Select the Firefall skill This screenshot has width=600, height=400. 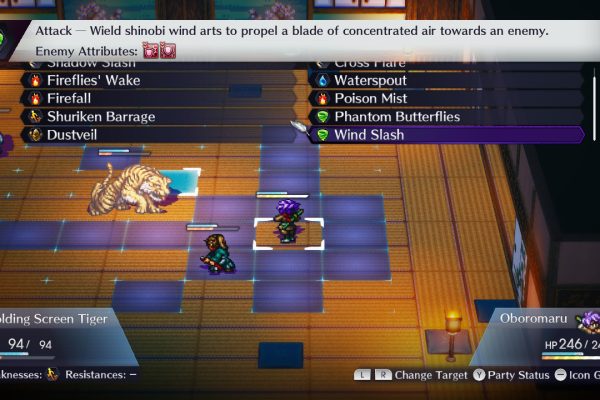[x=72, y=99]
